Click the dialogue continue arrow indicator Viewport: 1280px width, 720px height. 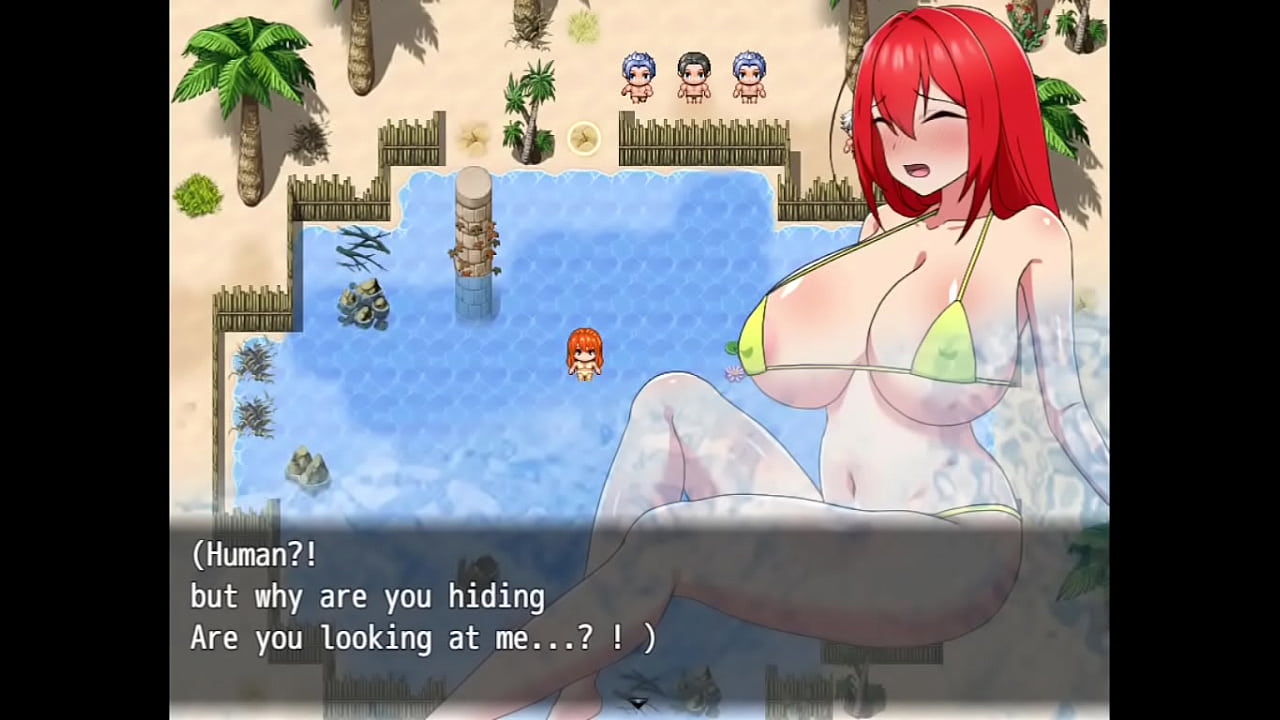pos(638,703)
